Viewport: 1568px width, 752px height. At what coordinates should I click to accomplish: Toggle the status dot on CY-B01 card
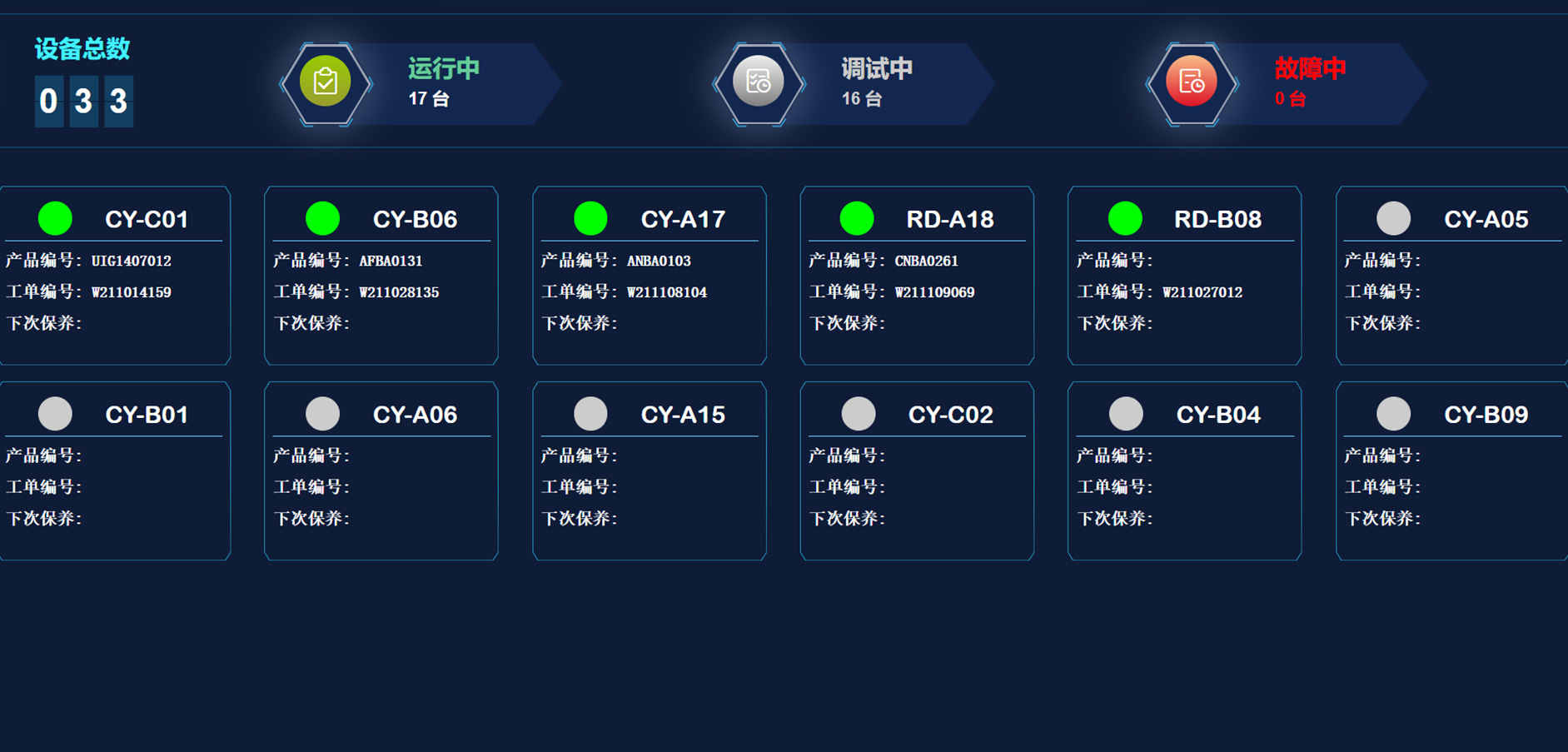coord(55,413)
